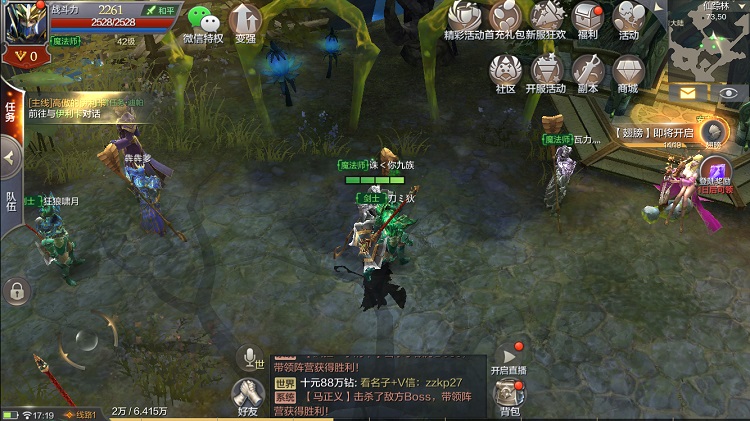Image resolution: width=750 pixels, height=421 pixels.
Task: Open the 首充礼包 first-recharge gift
Action: point(505,19)
